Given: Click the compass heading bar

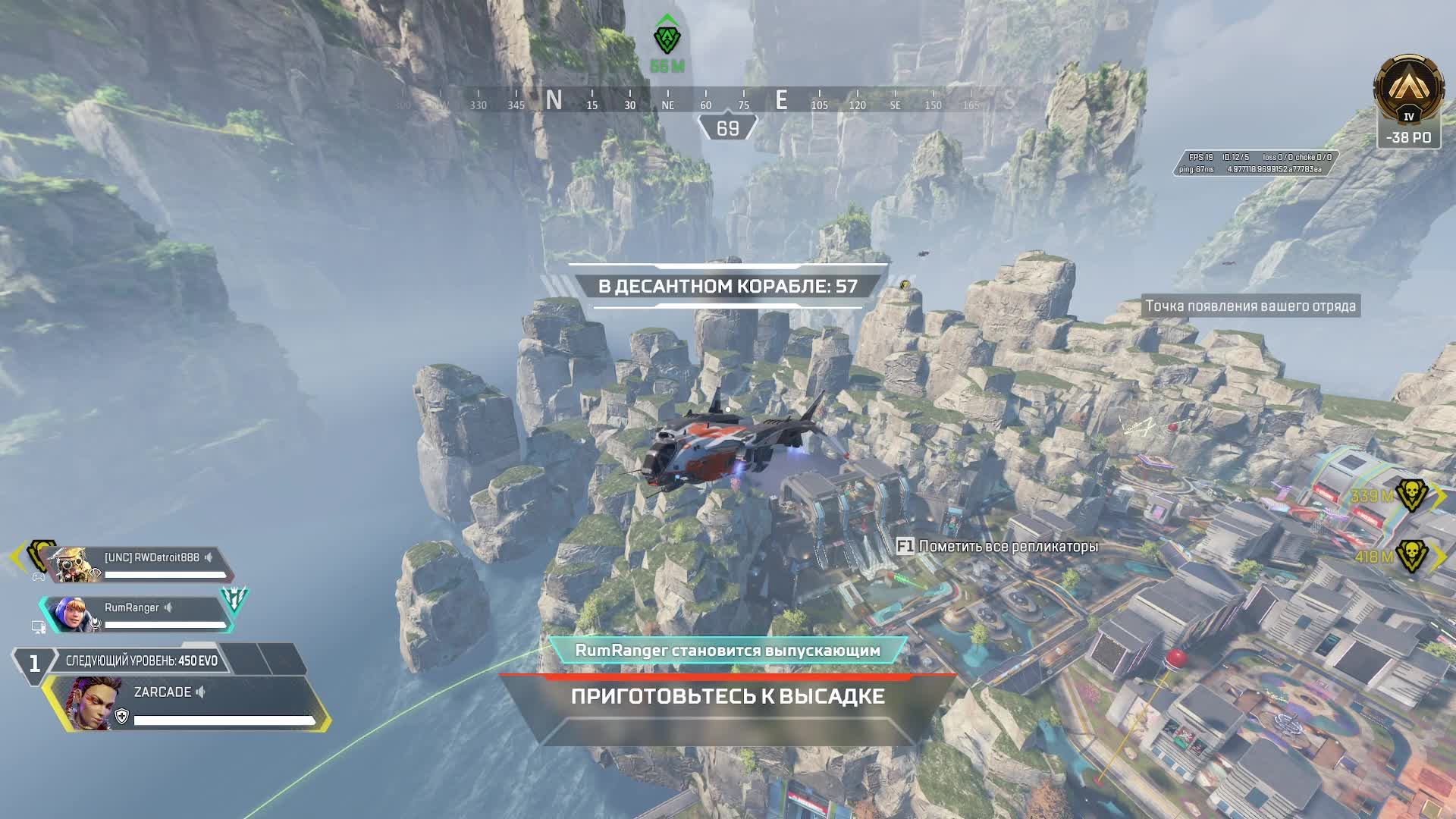Looking at the screenshot, I should tap(705, 102).
